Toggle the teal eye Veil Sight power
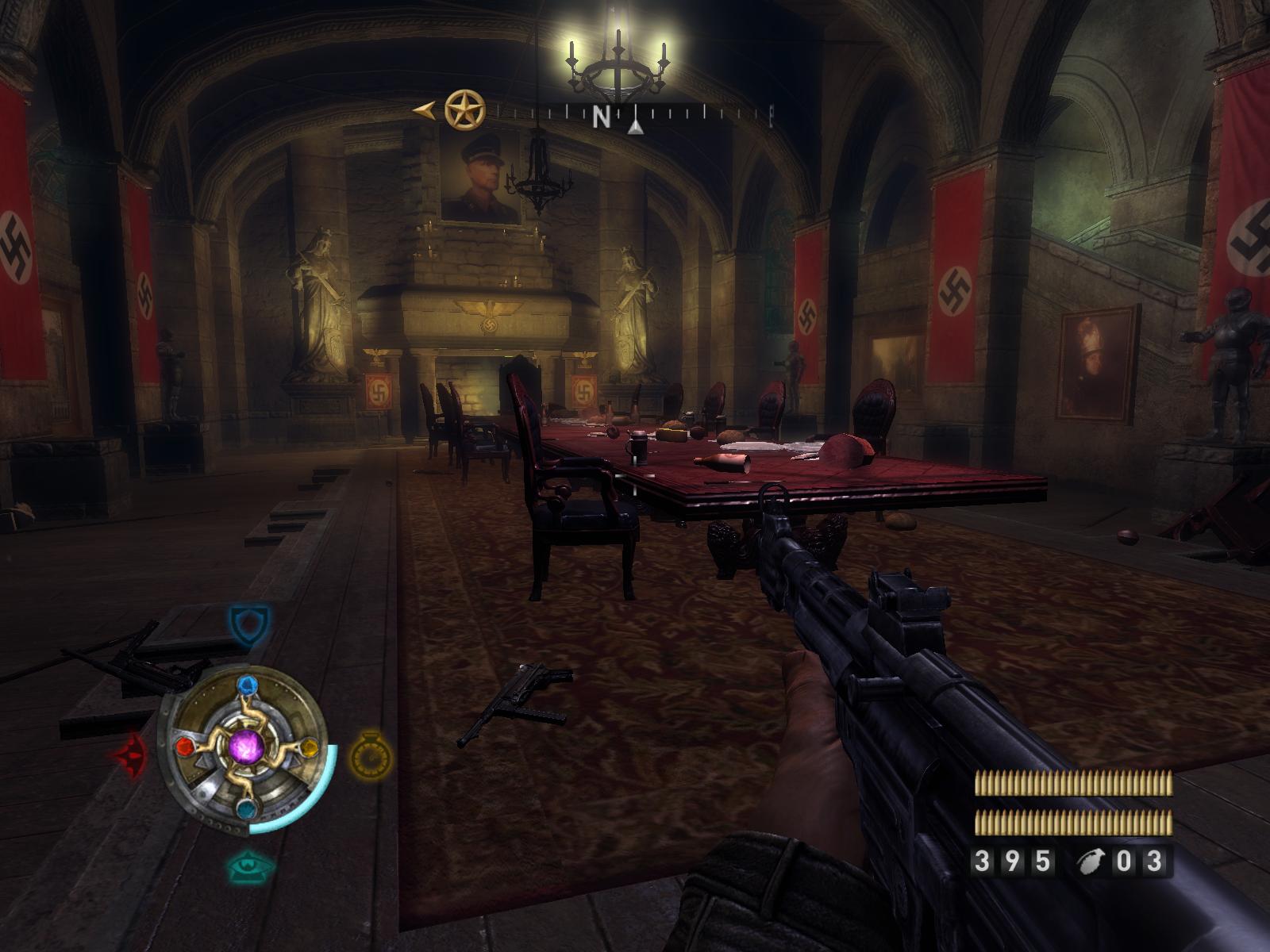Image resolution: width=1270 pixels, height=952 pixels. pos(251,866)
